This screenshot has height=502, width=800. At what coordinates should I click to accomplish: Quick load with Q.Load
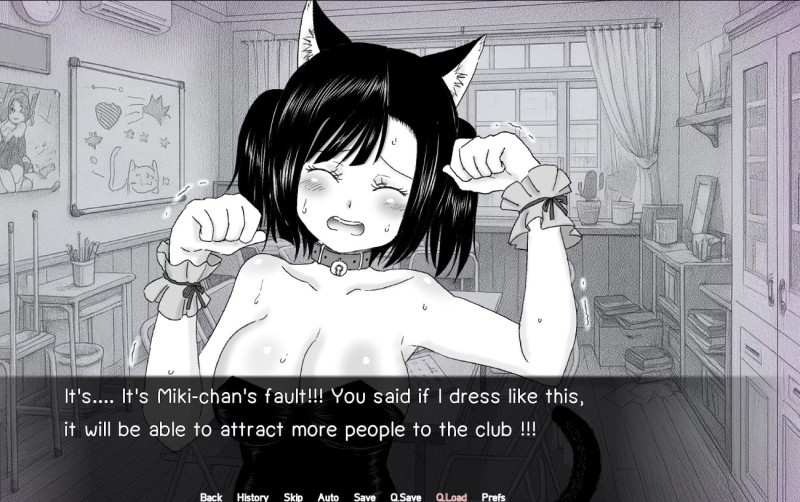451,496
